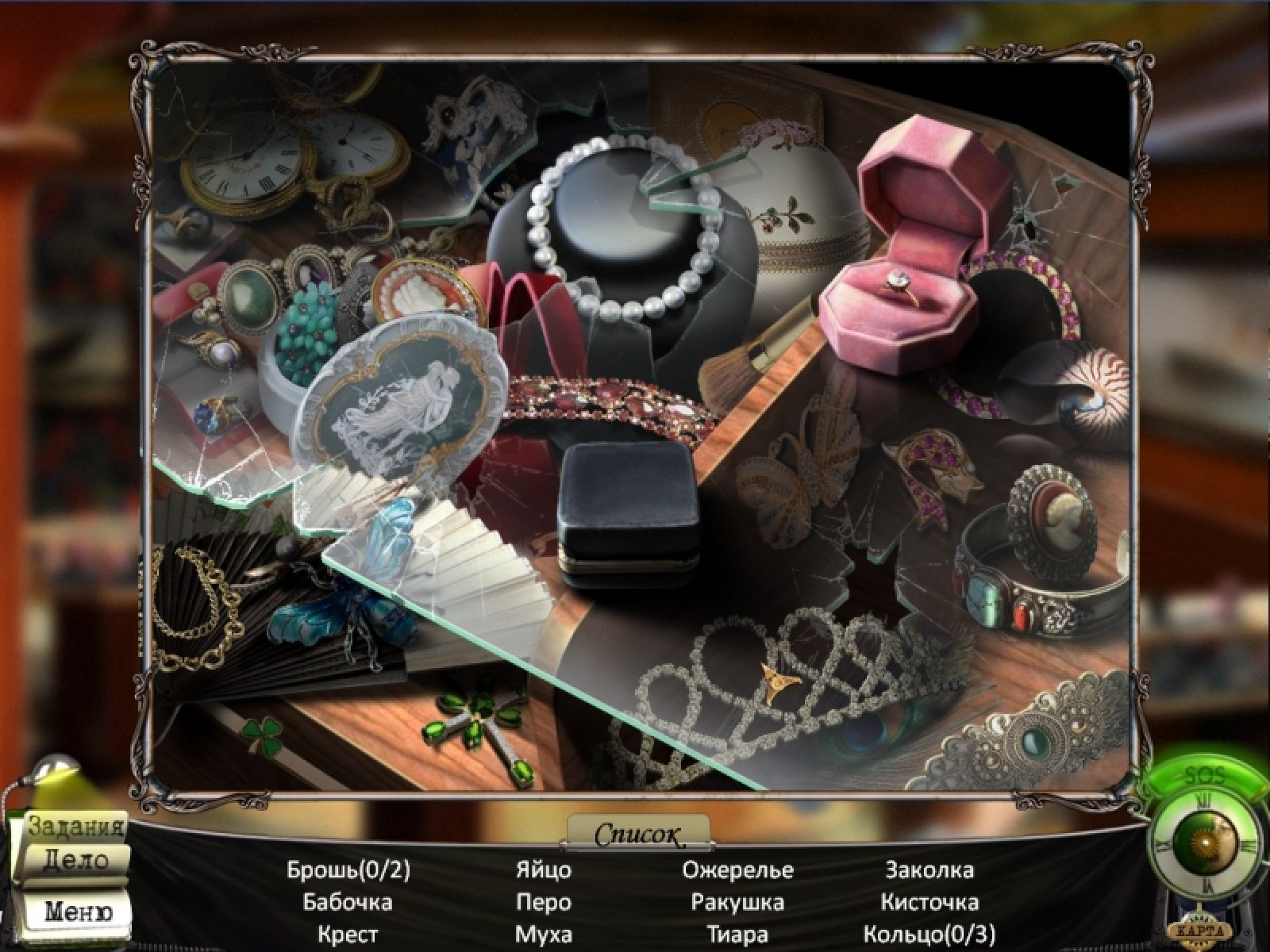Select the Список list tab
This screenshot has width=1270, height=952.
click(638, 834)
